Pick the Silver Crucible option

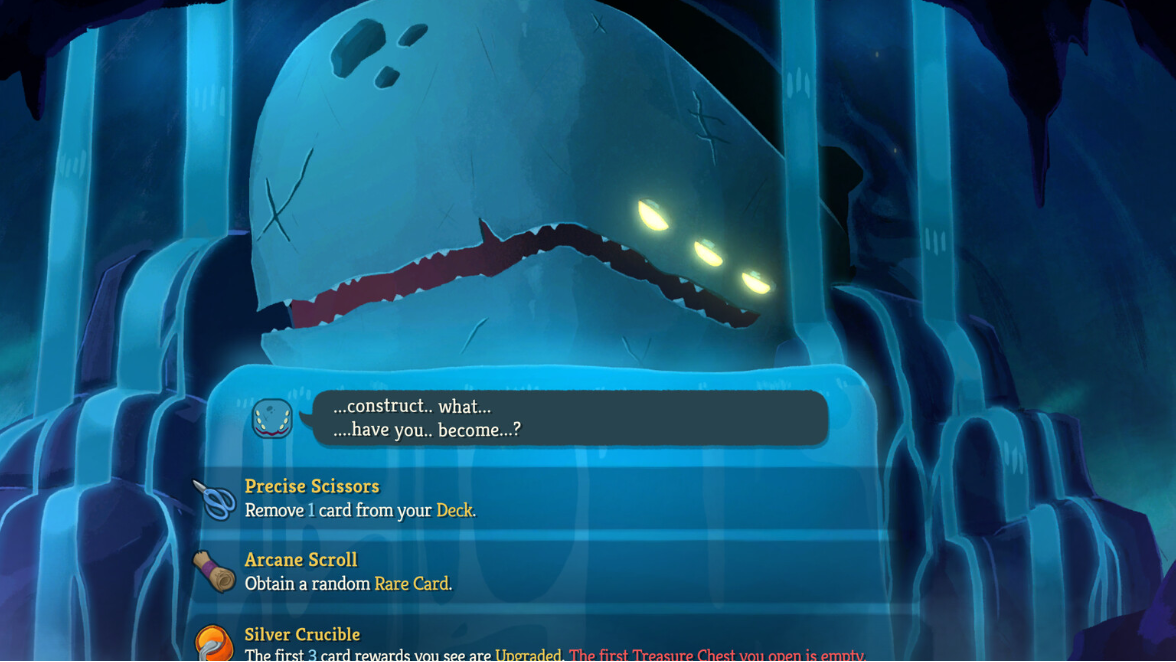540,643
